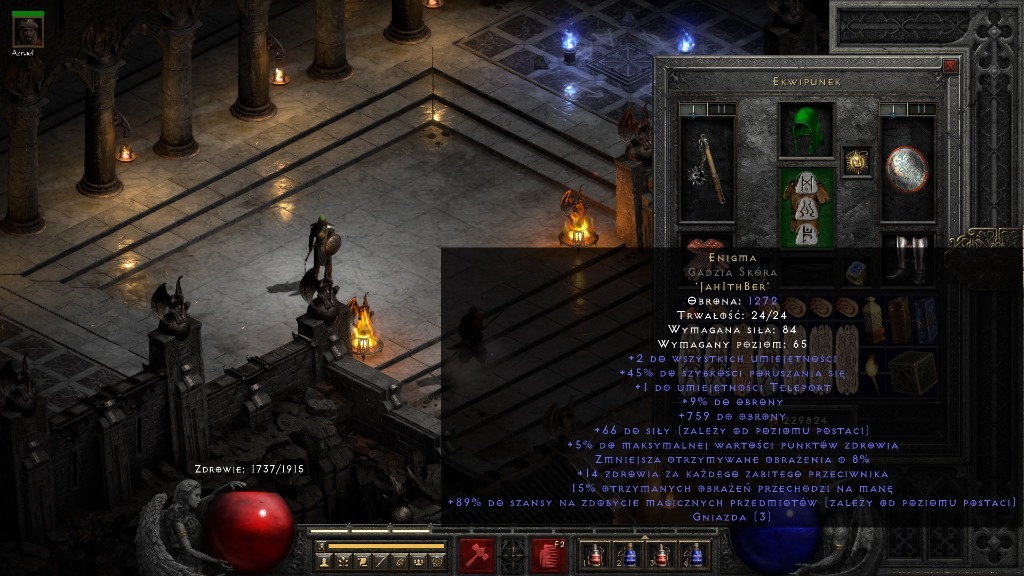
Task: Switch to left-hand weapon set II
Action: [x=719, y=109]
